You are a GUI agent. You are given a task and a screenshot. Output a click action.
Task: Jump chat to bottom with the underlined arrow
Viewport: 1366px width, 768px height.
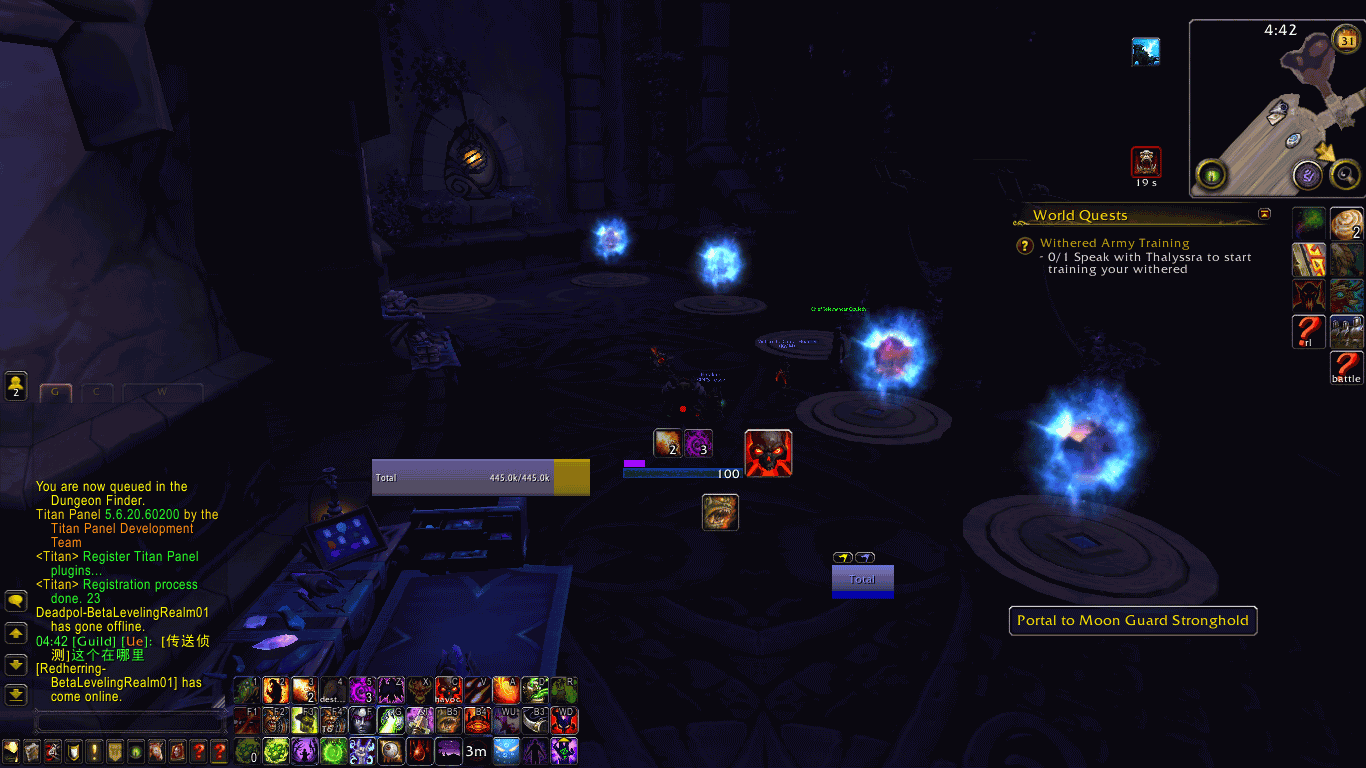16,694
